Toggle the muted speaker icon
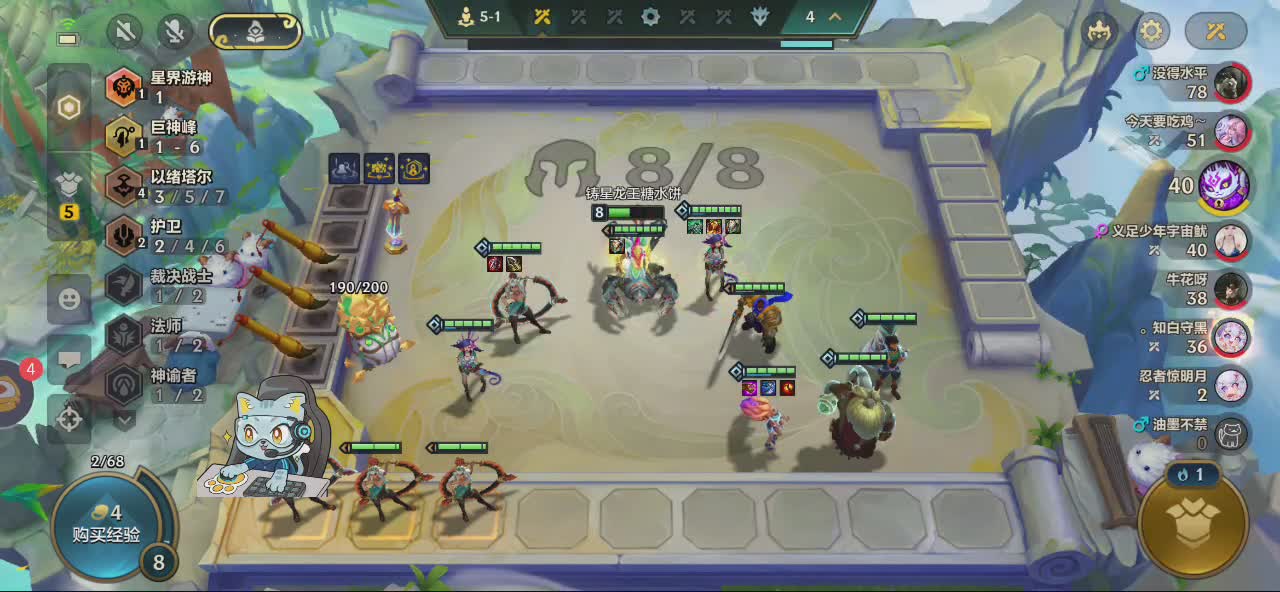Screen dimensions: 1280x592 [125, 31]
